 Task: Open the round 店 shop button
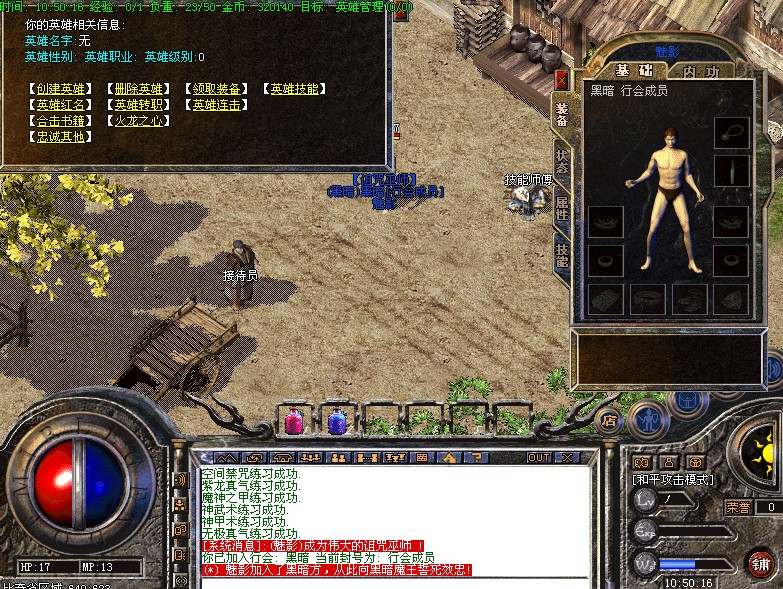609,419
